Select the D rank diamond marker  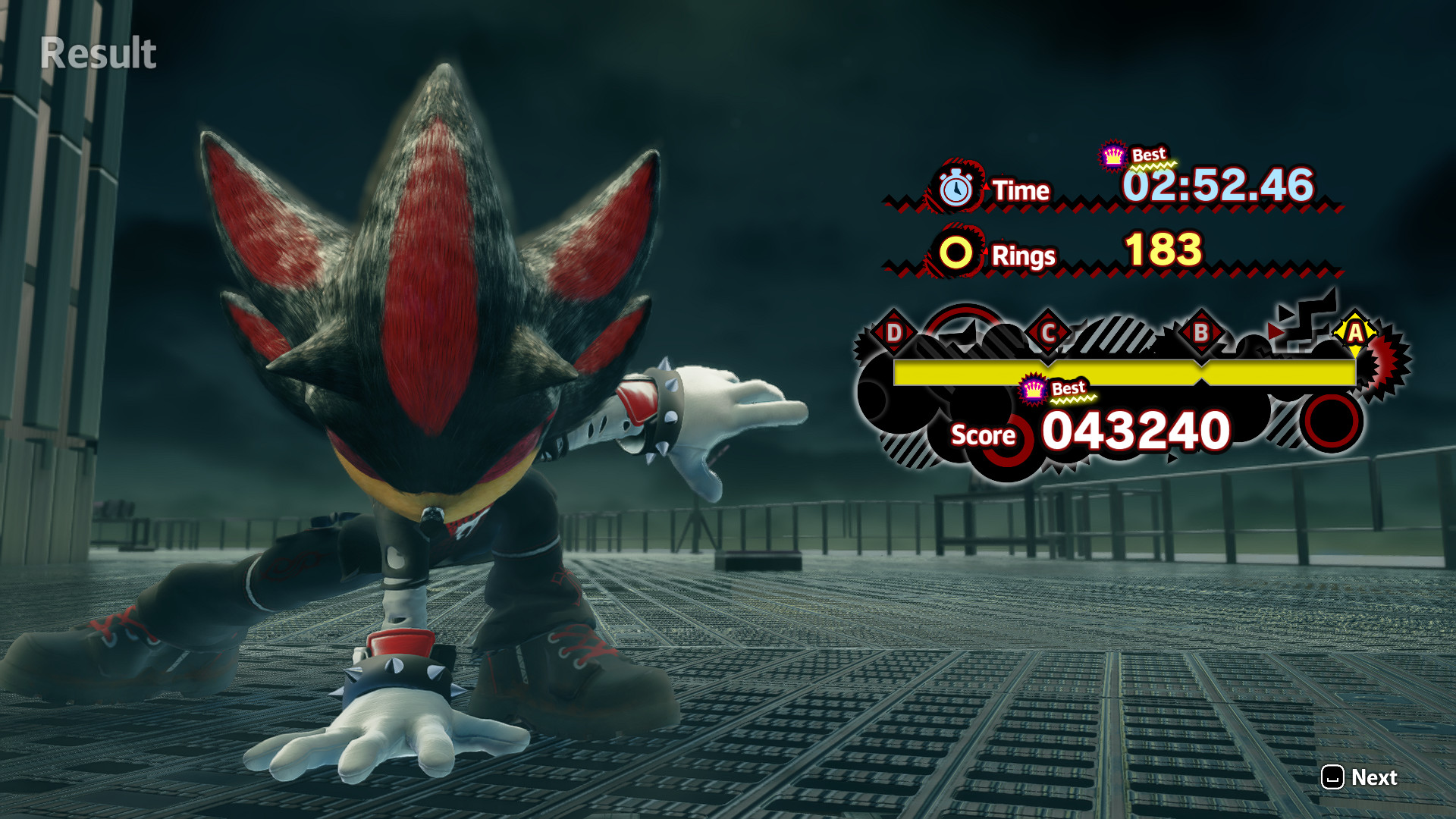pos(895,331)
